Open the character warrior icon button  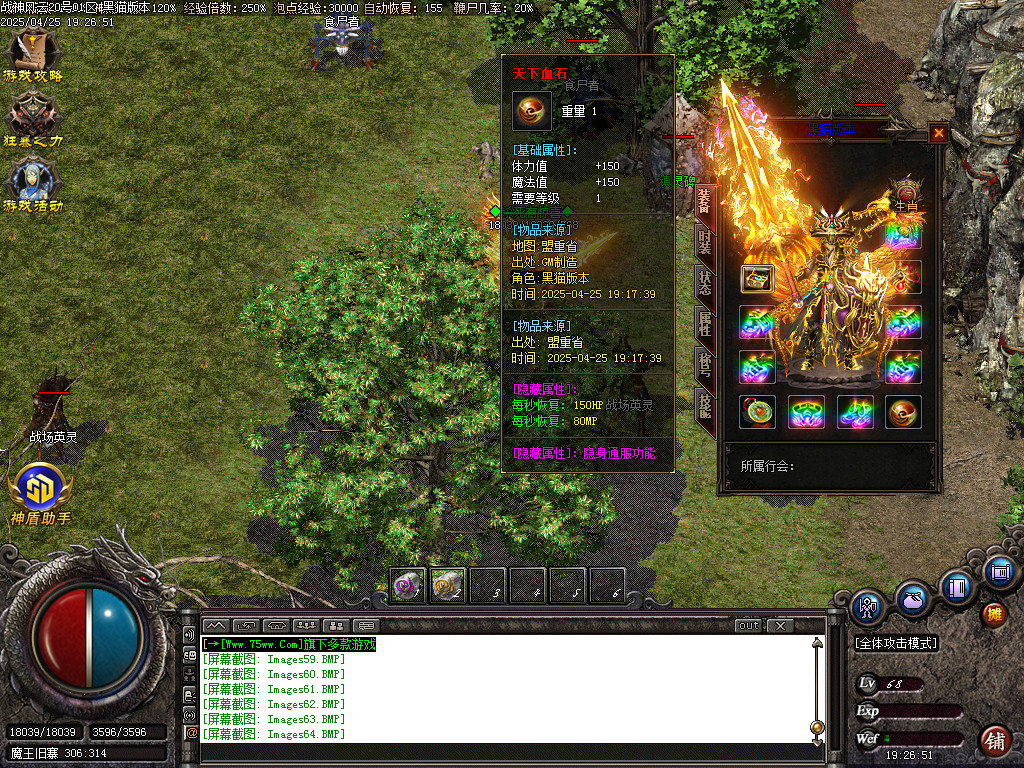(x=867, y=606)
